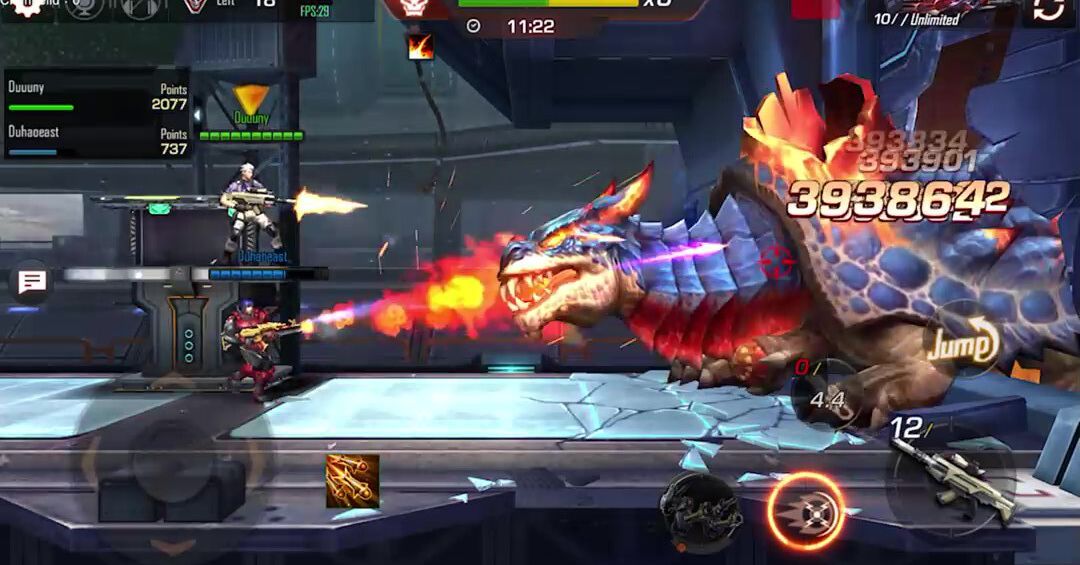Collapse the player points scoreboard arrow
The width and height of the screenshot is (1080, 565).
197,113
